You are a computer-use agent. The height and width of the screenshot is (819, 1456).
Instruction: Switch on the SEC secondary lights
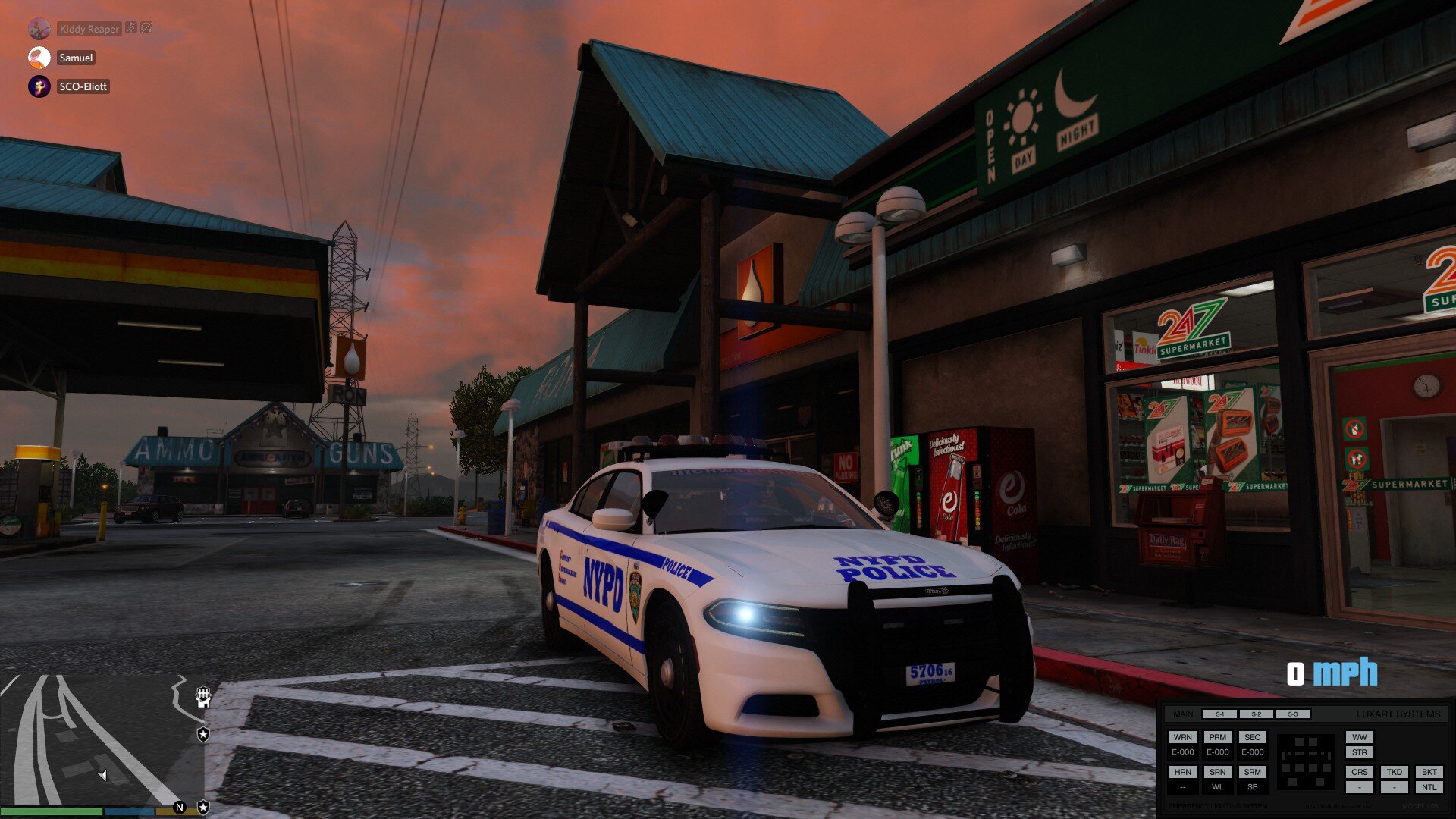tap(1252, 737)
